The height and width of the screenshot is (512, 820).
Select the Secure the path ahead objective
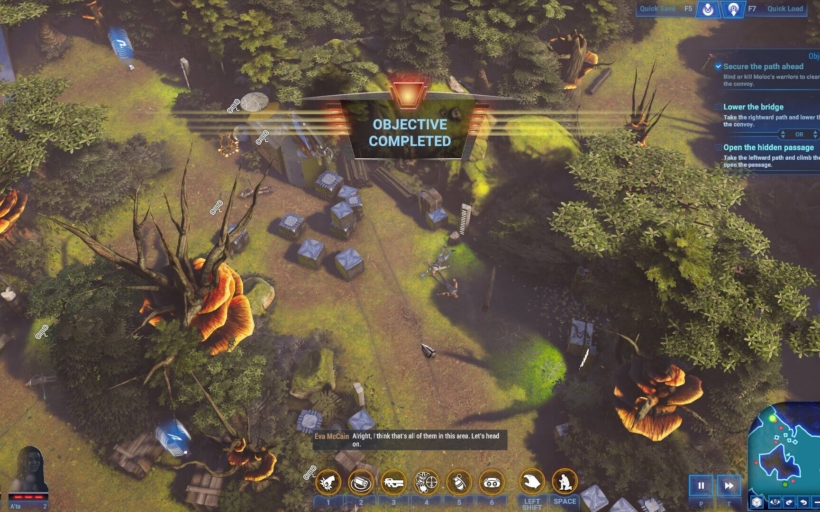[770, 67]
